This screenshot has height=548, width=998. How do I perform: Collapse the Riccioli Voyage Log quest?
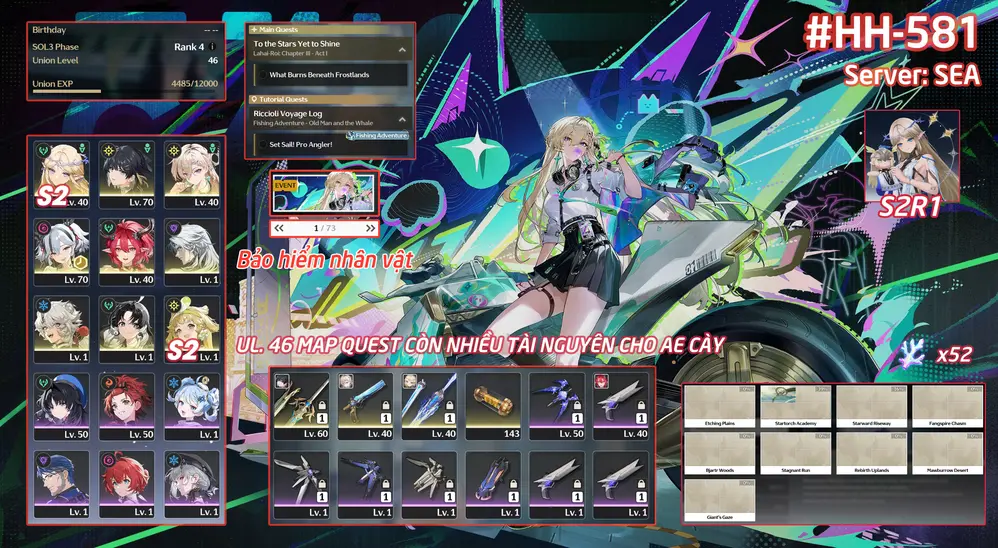pos(402,118)
